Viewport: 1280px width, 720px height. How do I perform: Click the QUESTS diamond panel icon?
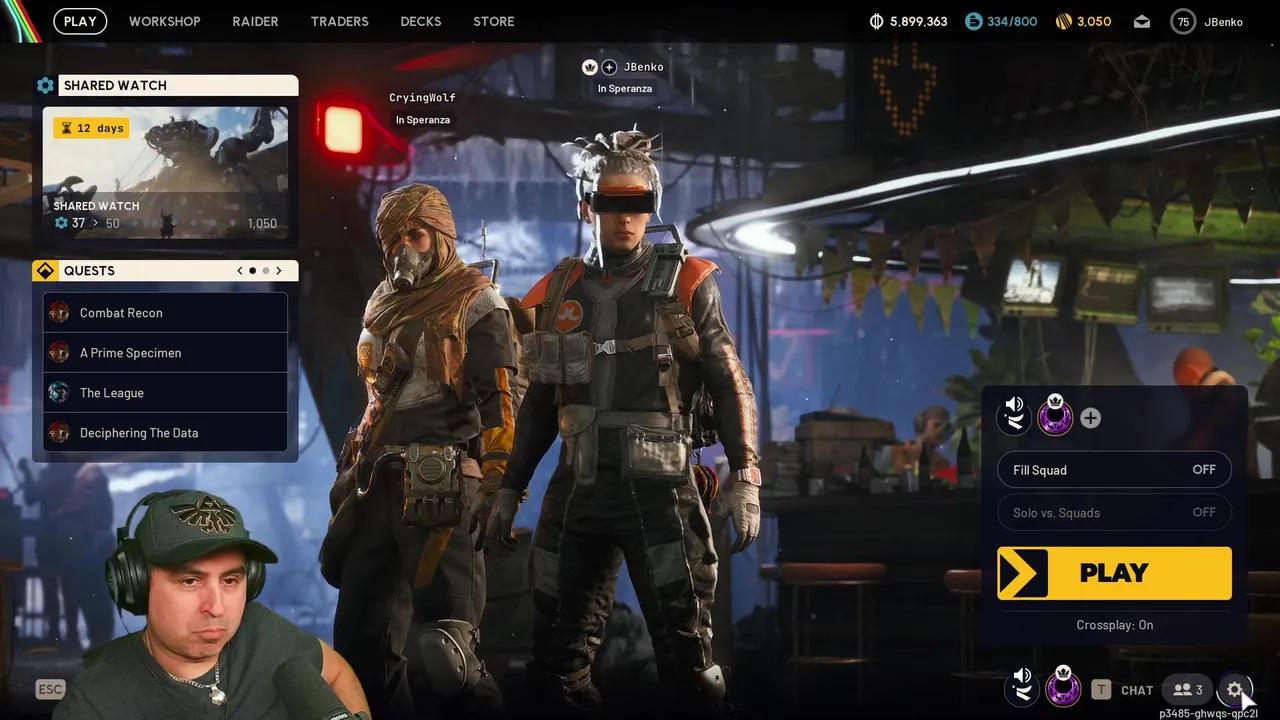[x=45, y=270]
